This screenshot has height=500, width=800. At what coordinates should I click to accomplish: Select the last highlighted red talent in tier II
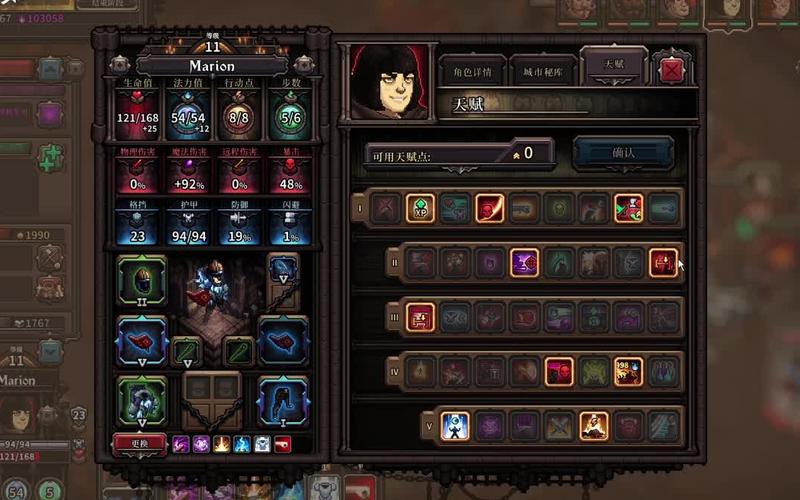click(663, 262)
